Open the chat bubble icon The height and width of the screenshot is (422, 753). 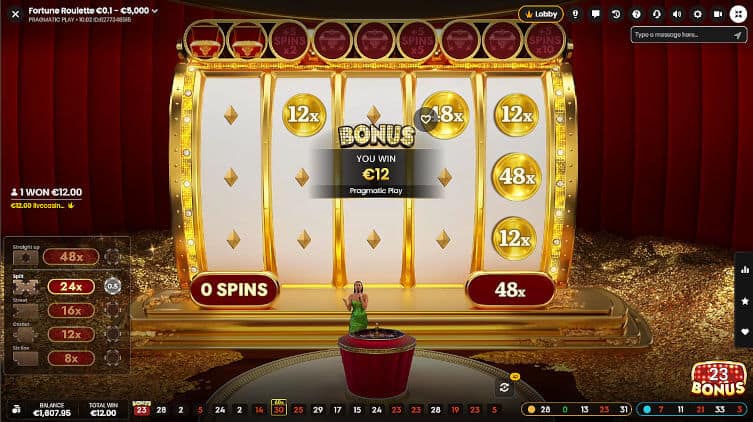[596, 14]
